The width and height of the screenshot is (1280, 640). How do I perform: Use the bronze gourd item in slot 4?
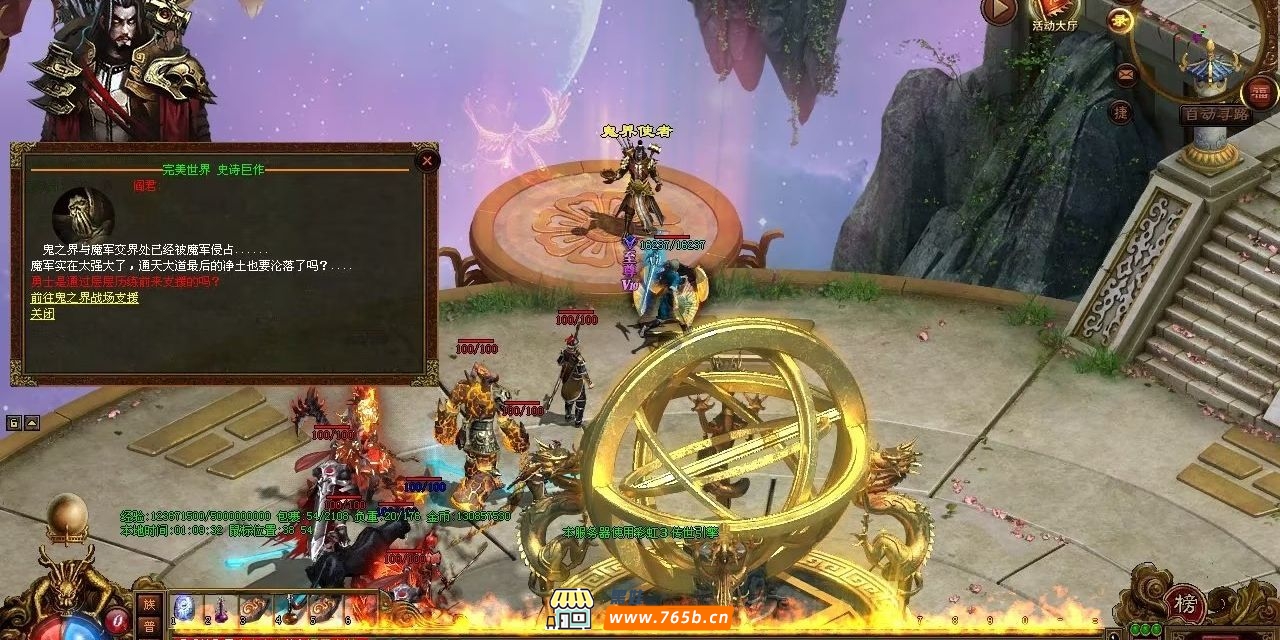[288, 609]
